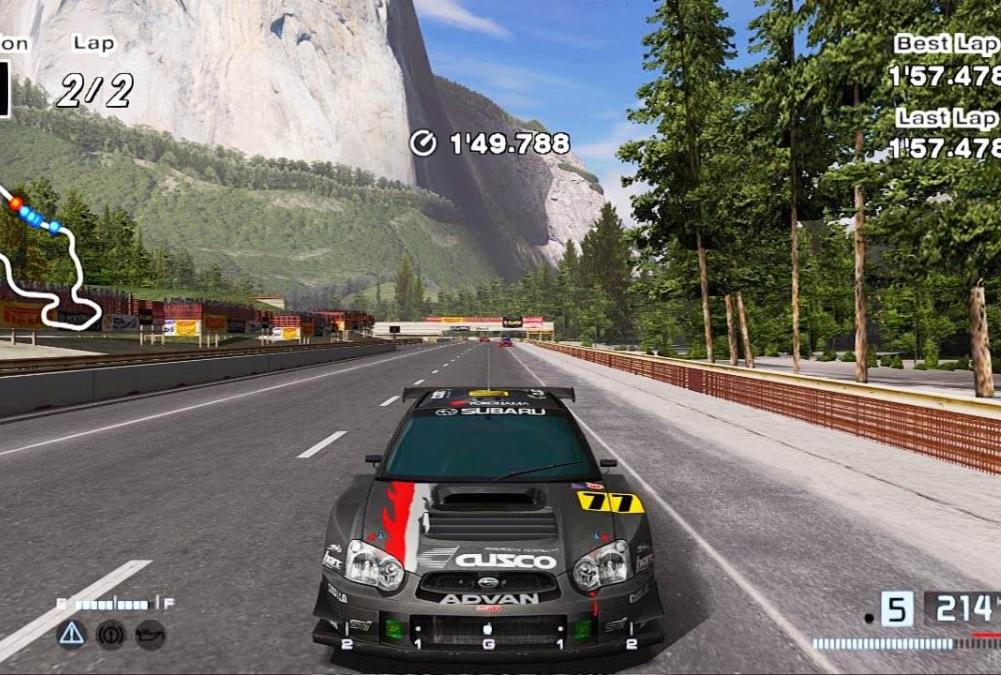The height and width of the screenshot is (675, 1001).
Task: Click the brake warning indicator icon
Action: click(110, 634)
